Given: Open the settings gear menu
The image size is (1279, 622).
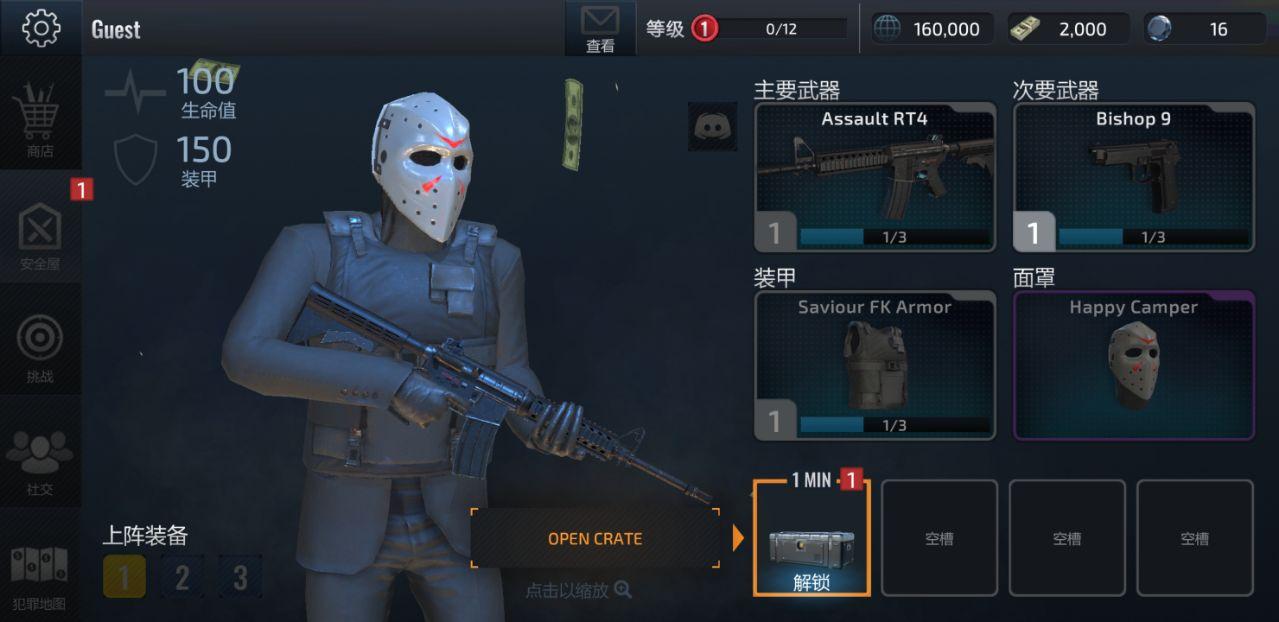Looking at the screenshot, I should tap(40, 28).
